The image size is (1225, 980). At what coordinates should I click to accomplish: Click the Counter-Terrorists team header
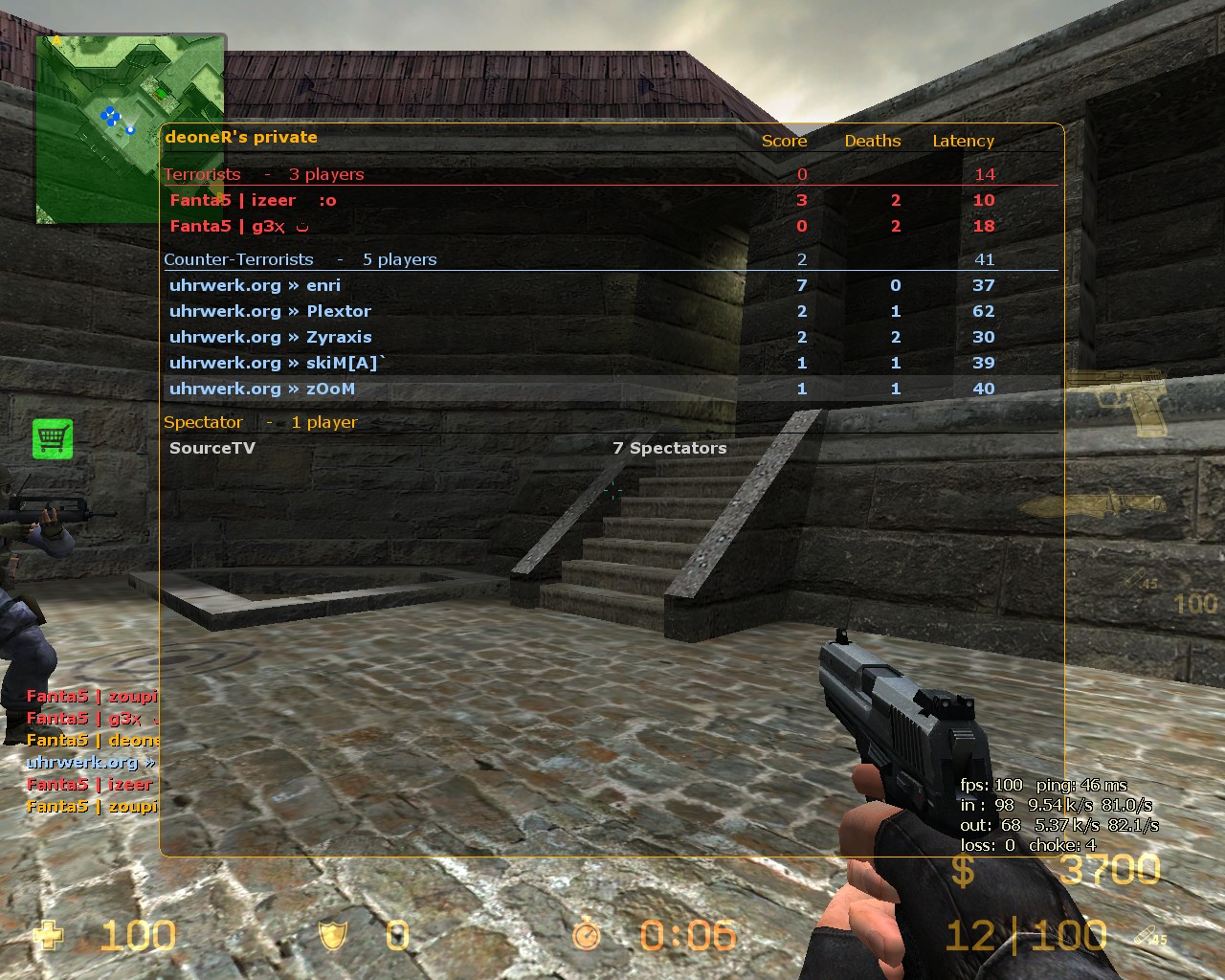click(238, 259)
